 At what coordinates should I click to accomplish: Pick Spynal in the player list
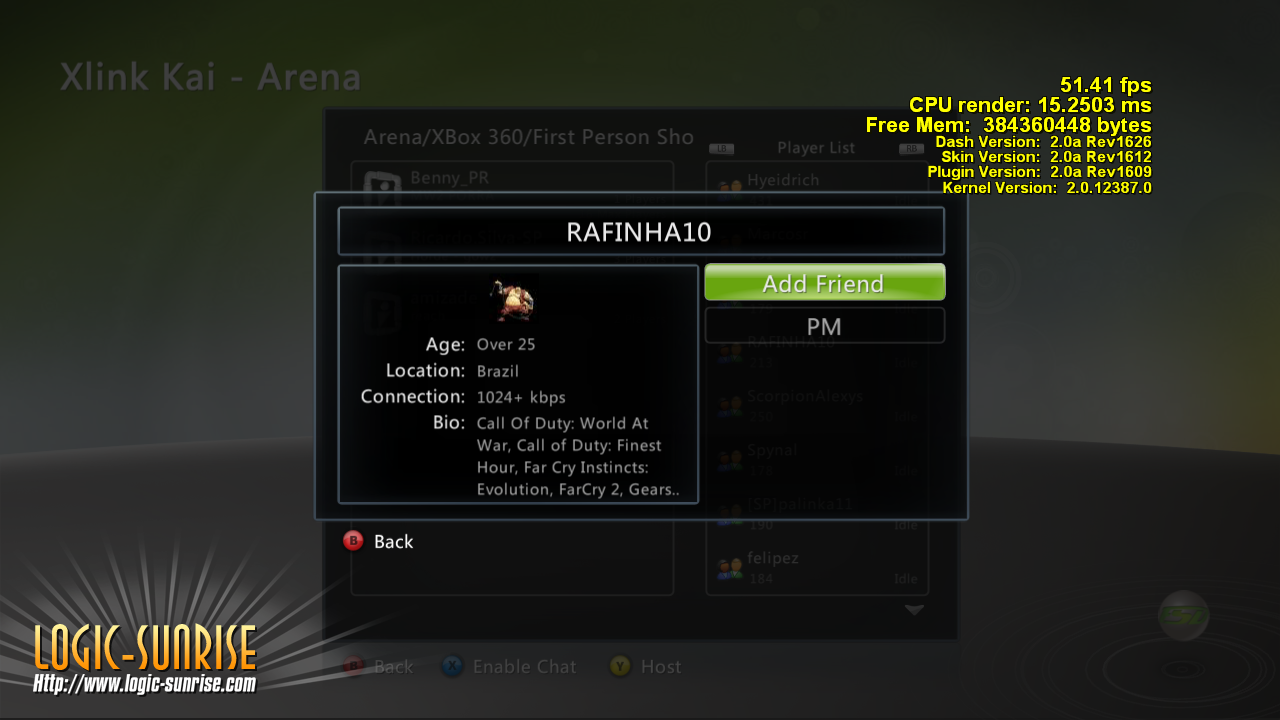(x=772, y=451)
